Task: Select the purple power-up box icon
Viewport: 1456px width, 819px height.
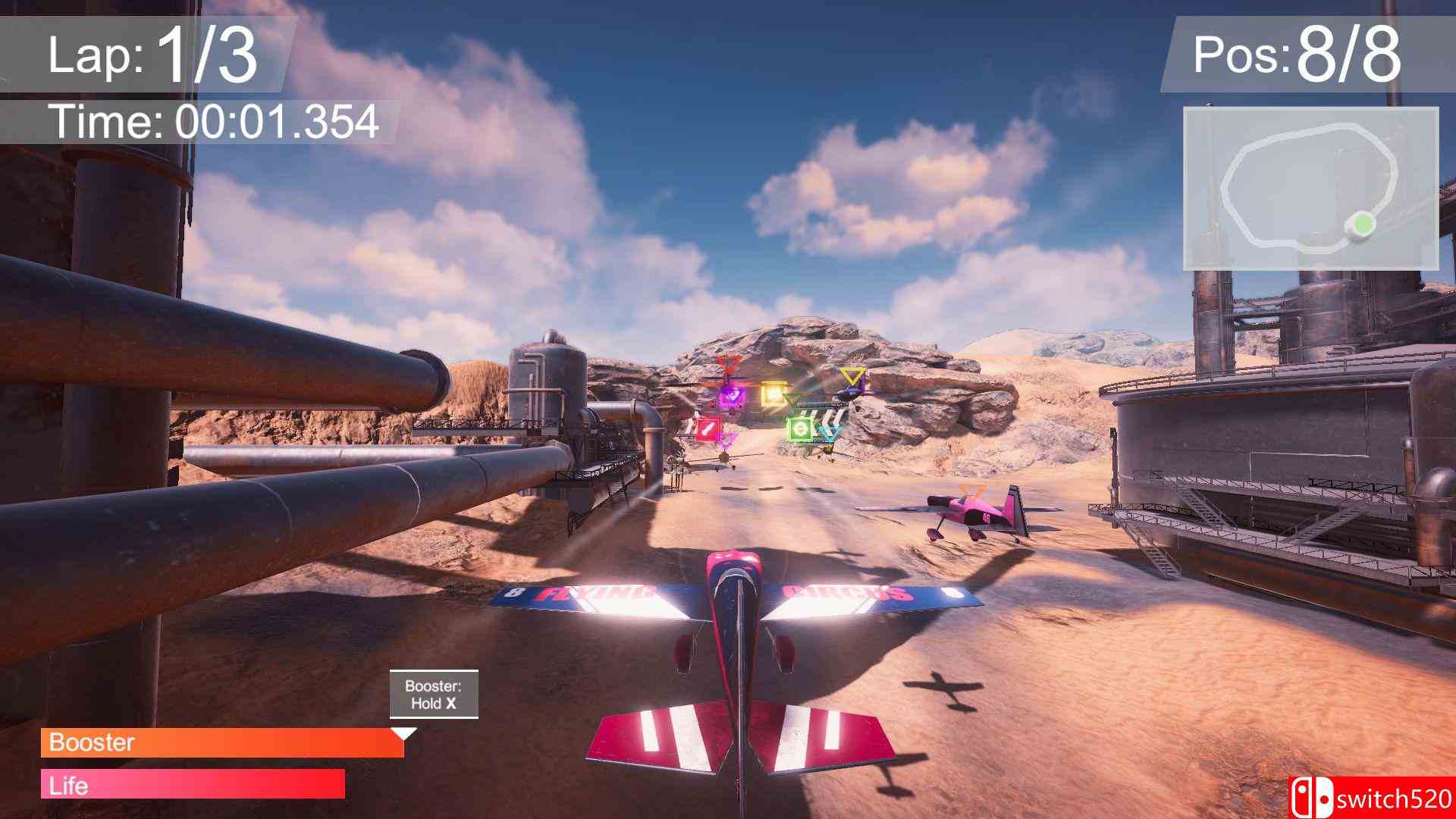Action: click(730, 396)
